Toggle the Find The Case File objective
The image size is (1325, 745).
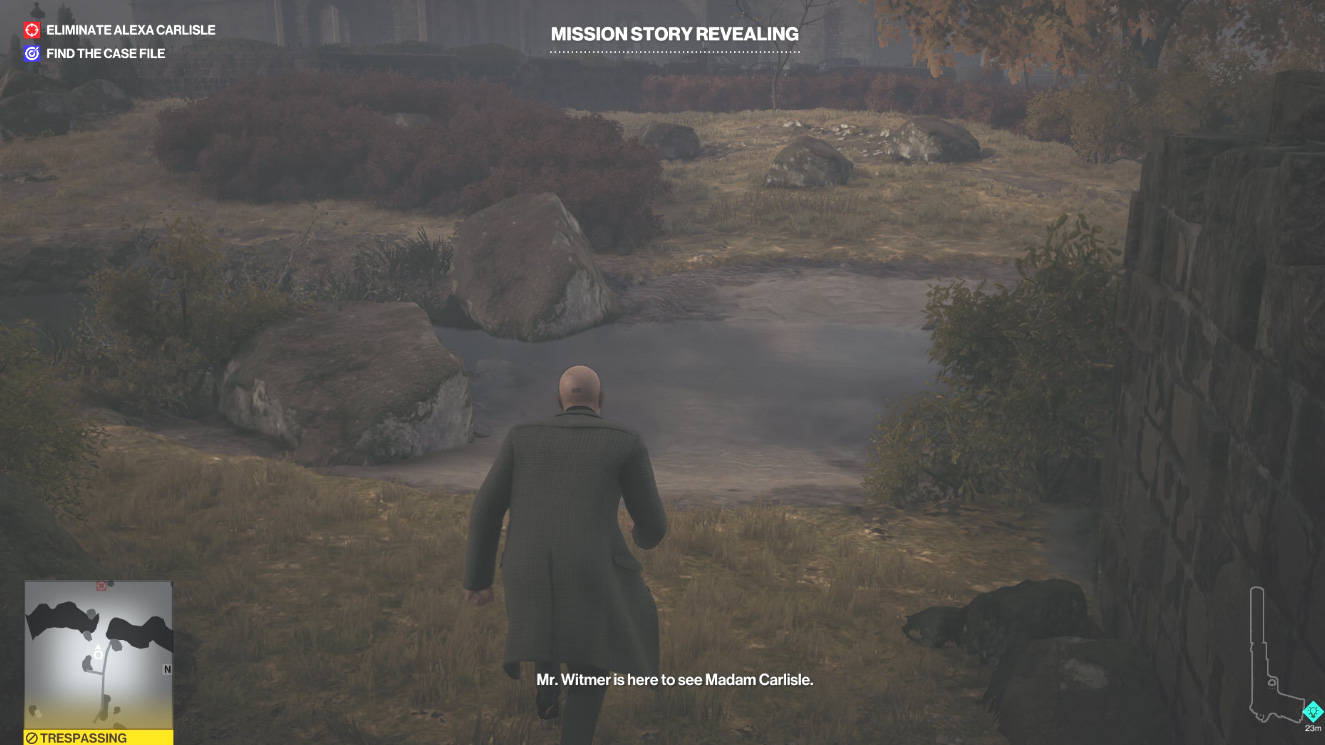coord(105,52)
